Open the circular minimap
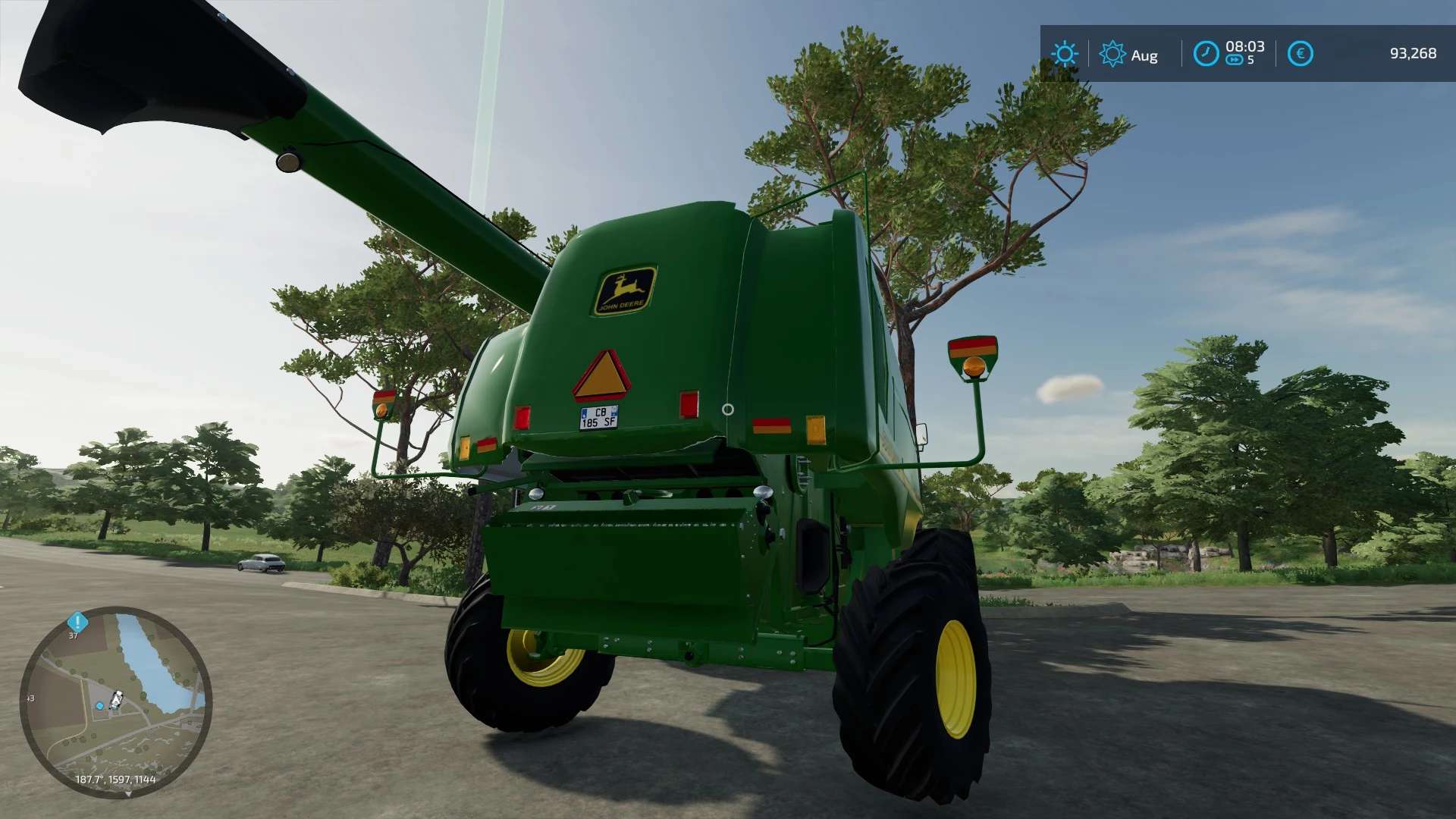Screen dimensions: 1456x819 [115, 701]
